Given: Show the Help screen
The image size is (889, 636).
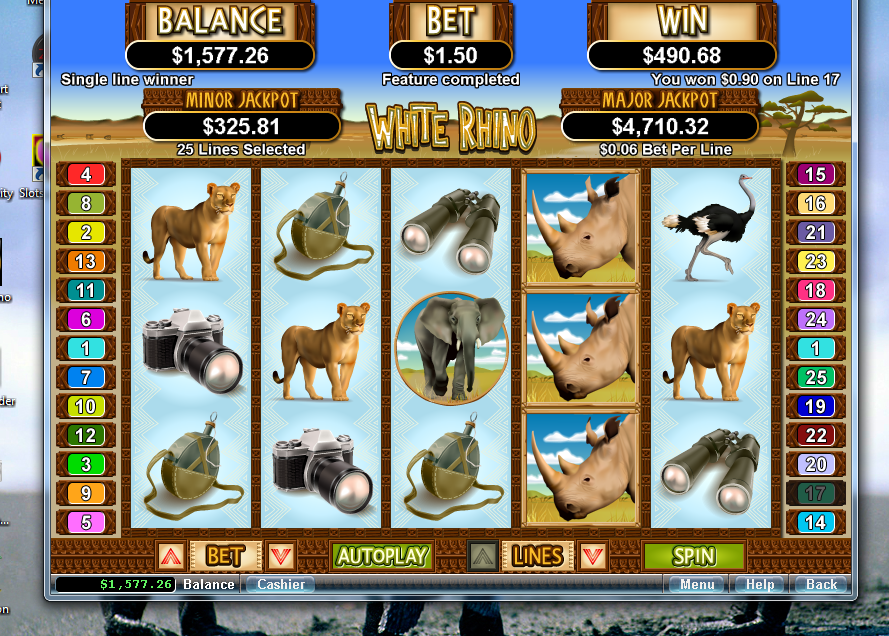Looking at the screenshot, I should [759, 585].
